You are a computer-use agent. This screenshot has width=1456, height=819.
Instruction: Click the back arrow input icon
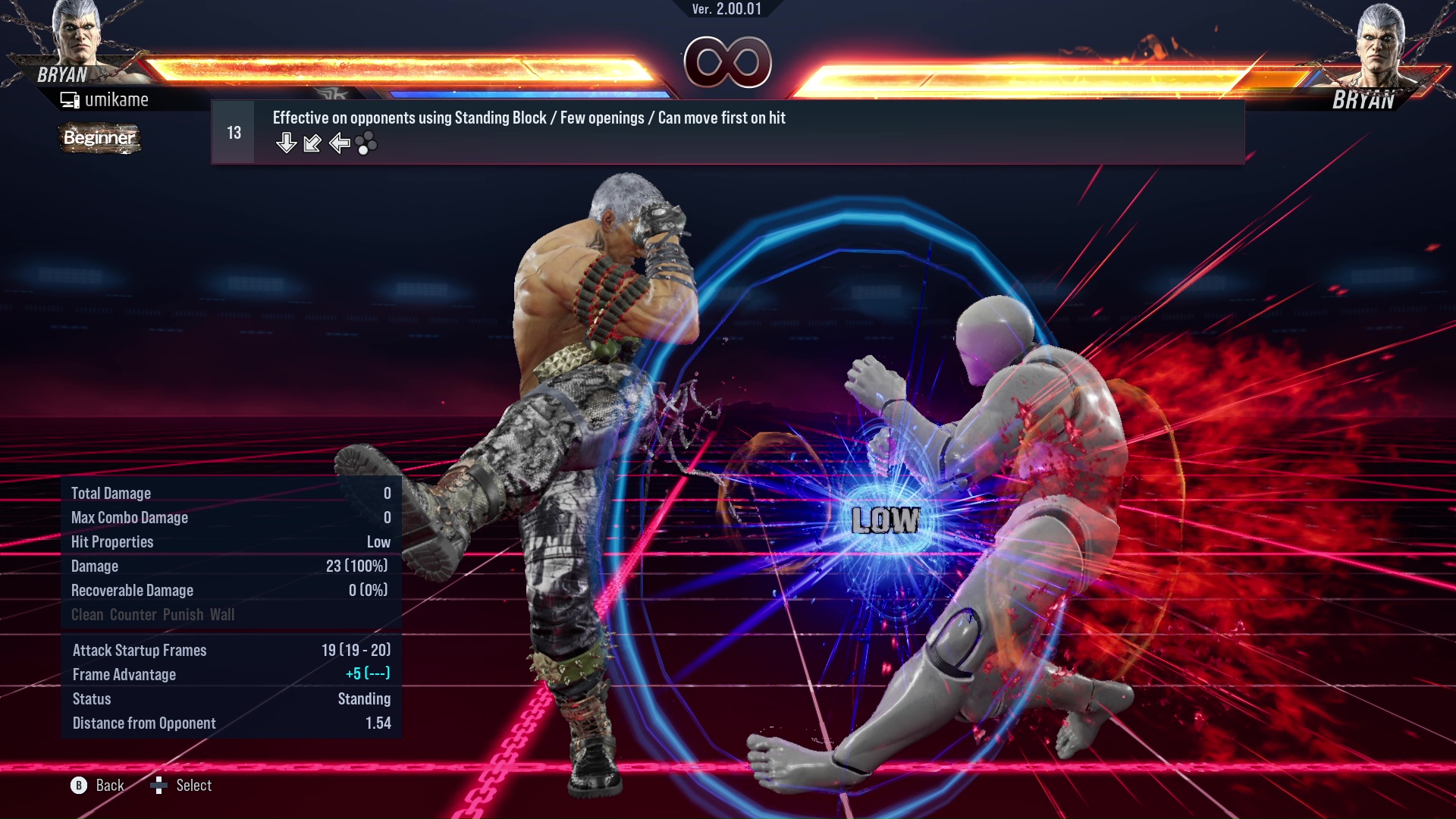(337, 143)
